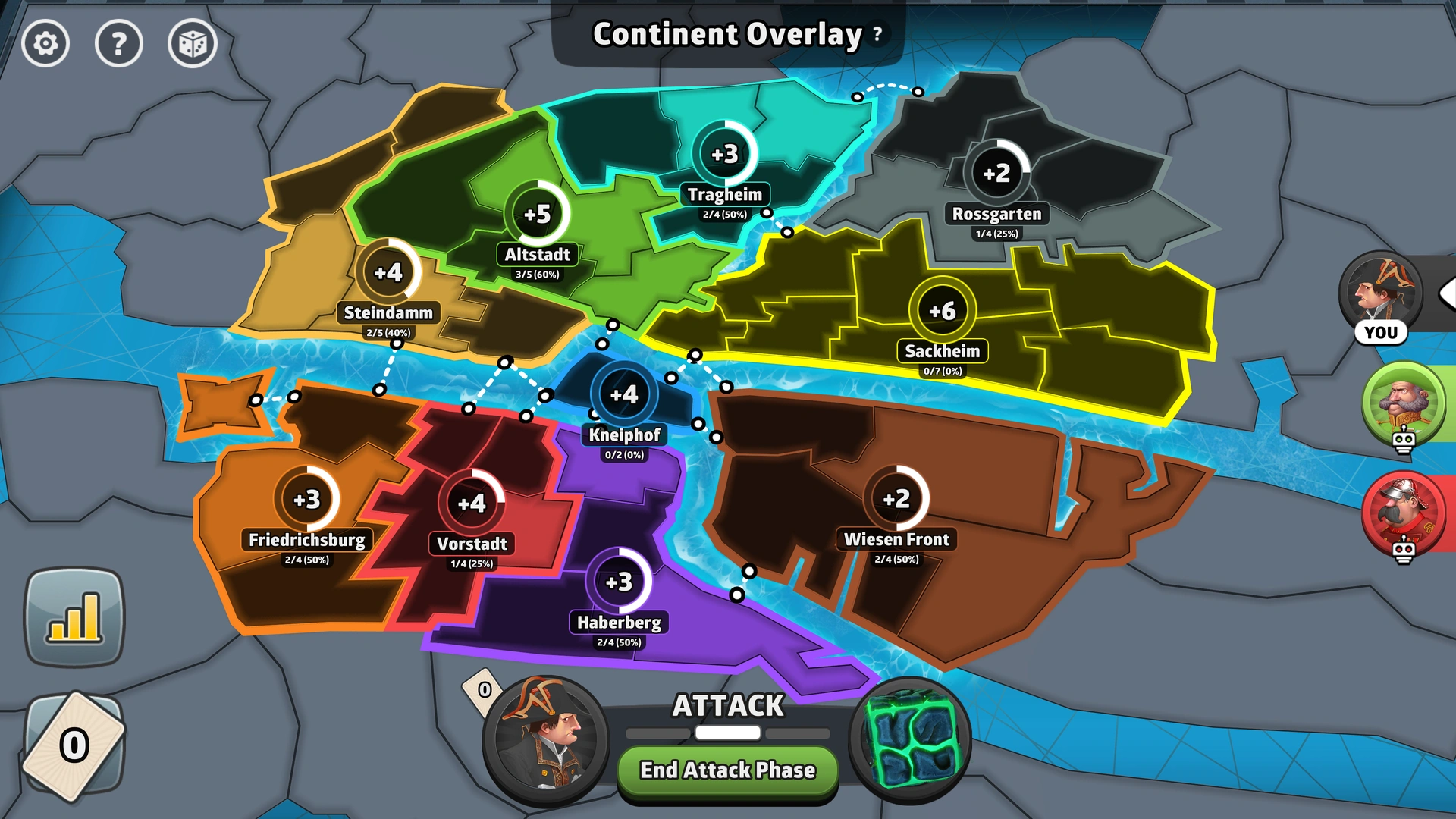Open the help question mark icon
This screenshot has height=819, width=1456.
coord(118,44)
